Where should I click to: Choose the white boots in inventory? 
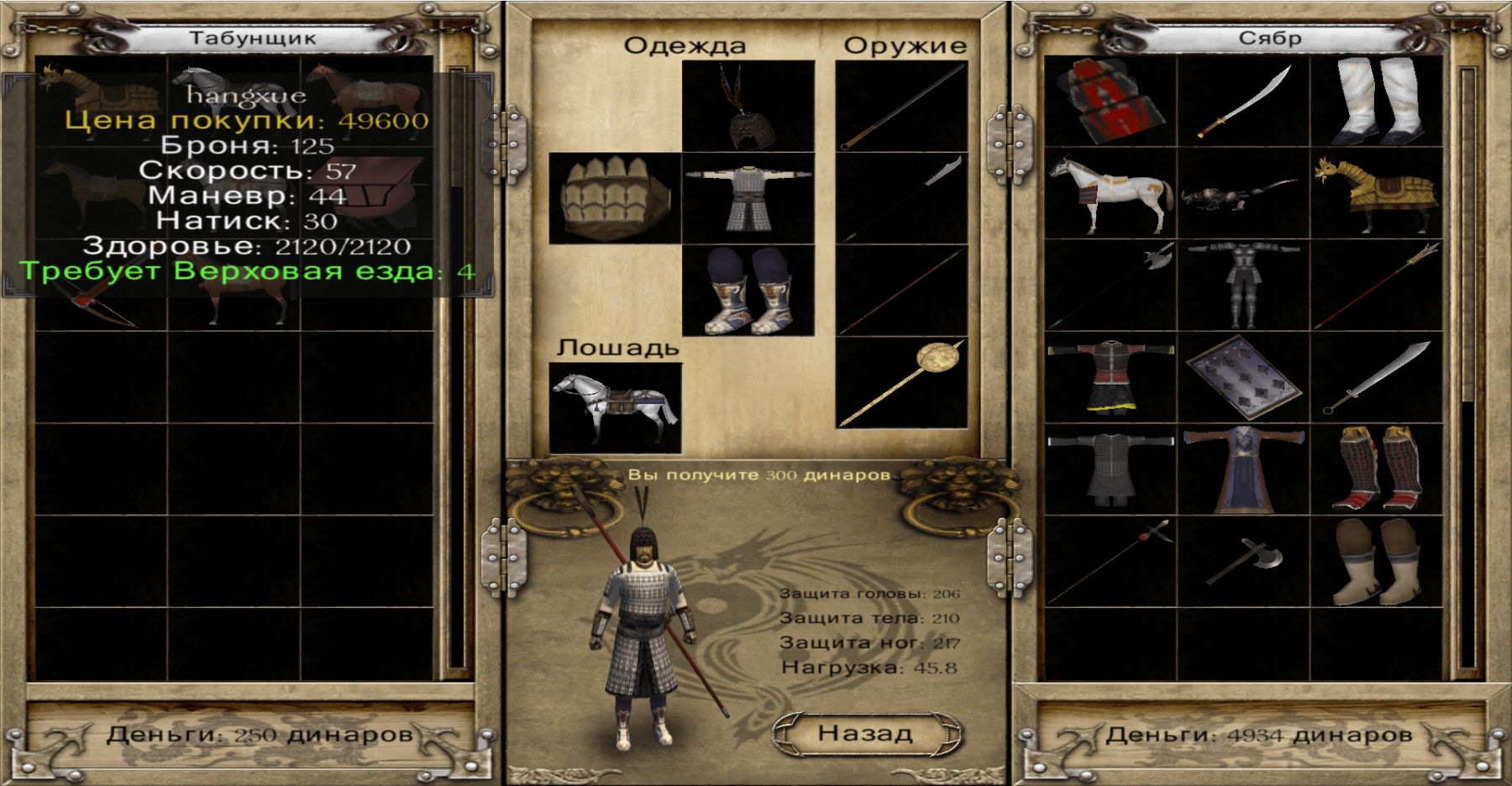click(1376, 101)
